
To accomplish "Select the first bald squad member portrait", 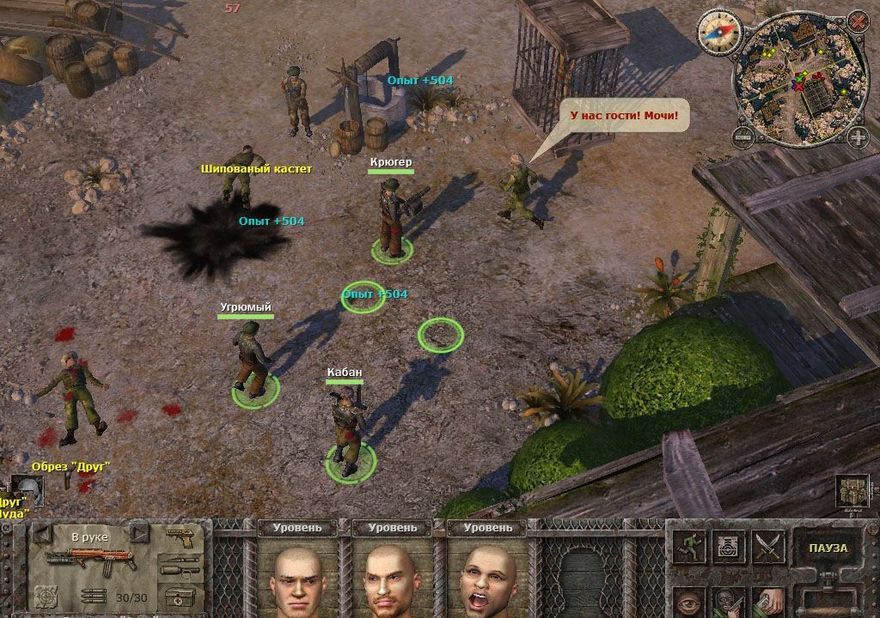I will point(298,580).
